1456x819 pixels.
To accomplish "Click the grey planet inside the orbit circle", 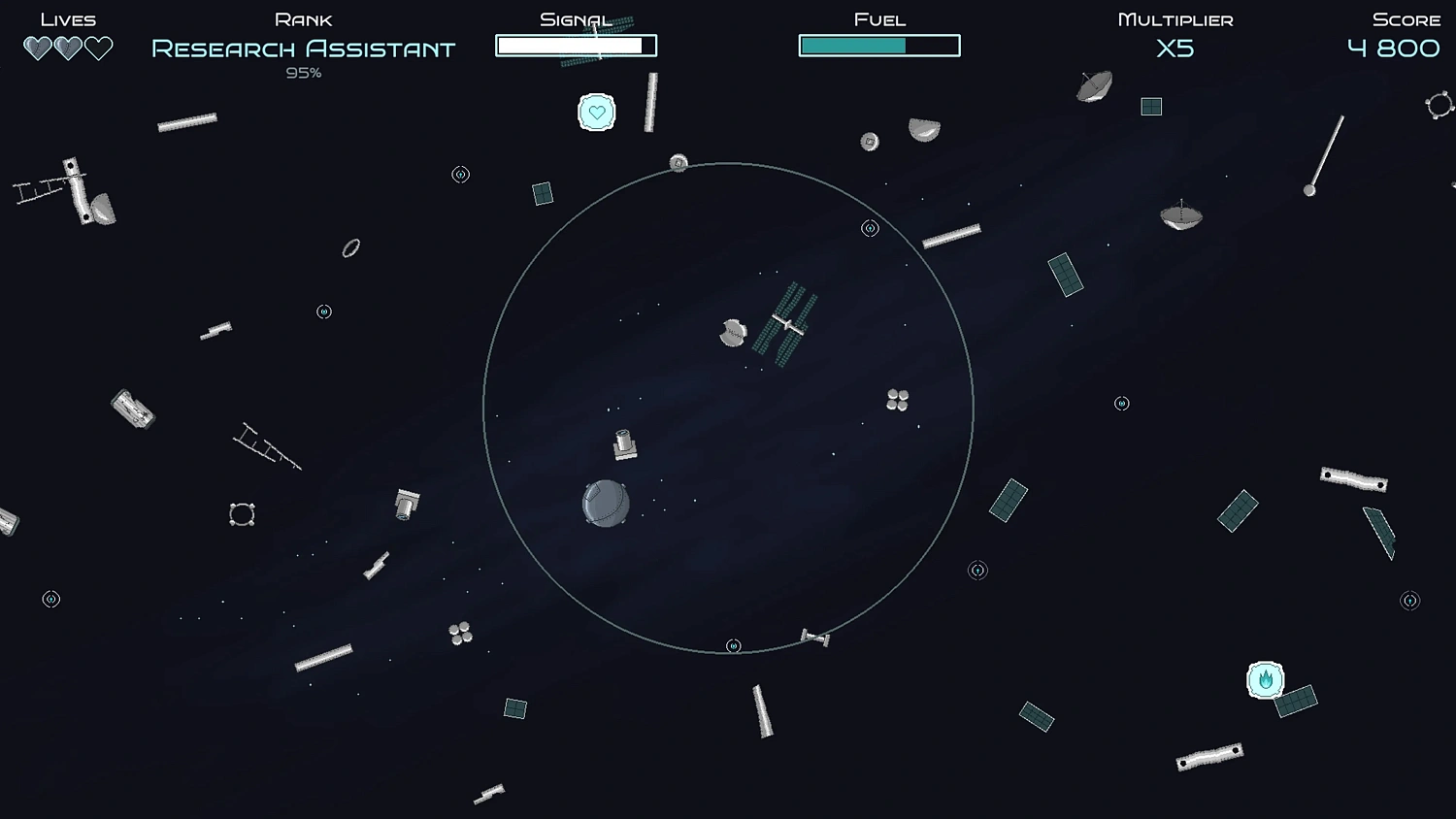I will [x=605, y=503].
